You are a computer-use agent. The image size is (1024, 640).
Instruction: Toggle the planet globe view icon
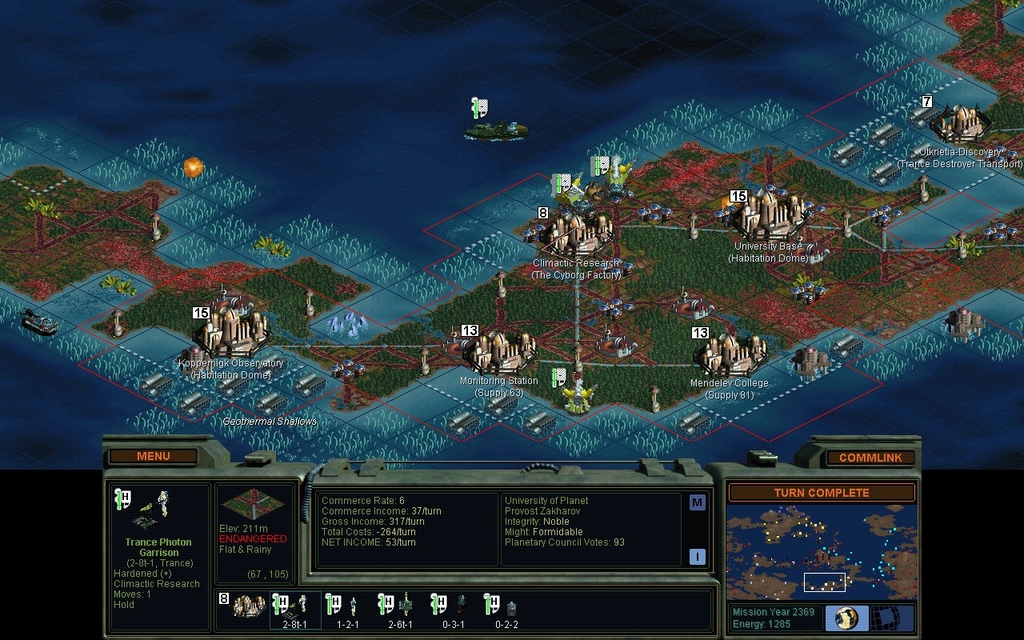point(846,617)
